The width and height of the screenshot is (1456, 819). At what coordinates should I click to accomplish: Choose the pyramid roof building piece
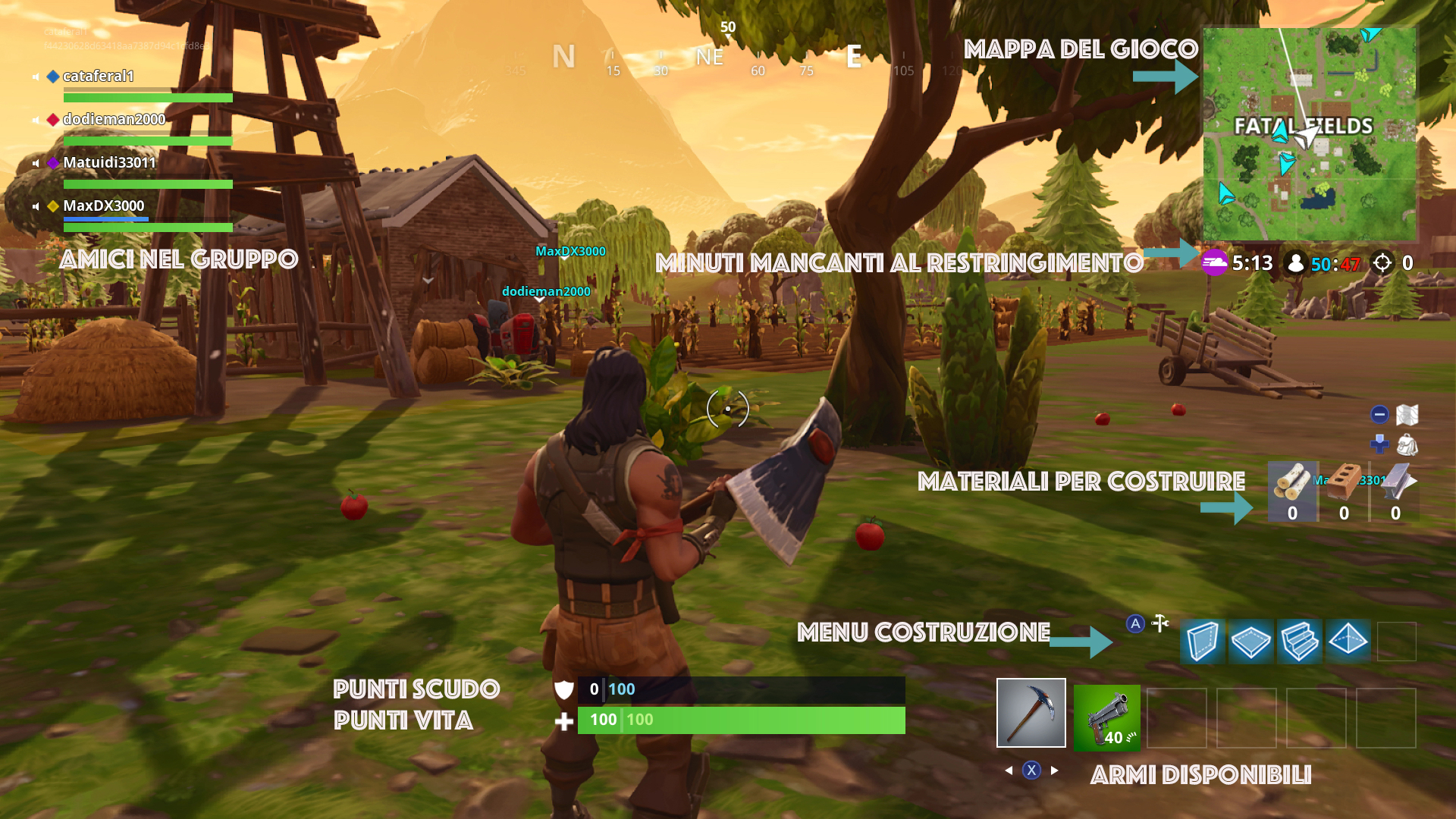coord(1348,642)
